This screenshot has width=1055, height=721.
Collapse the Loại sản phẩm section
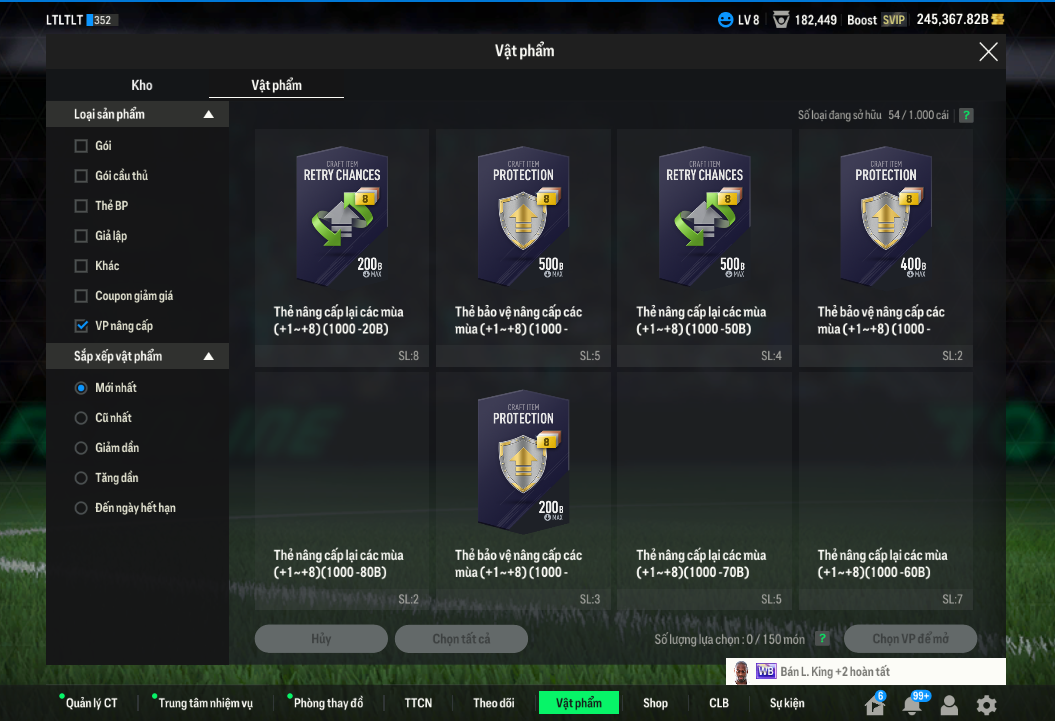208,115
